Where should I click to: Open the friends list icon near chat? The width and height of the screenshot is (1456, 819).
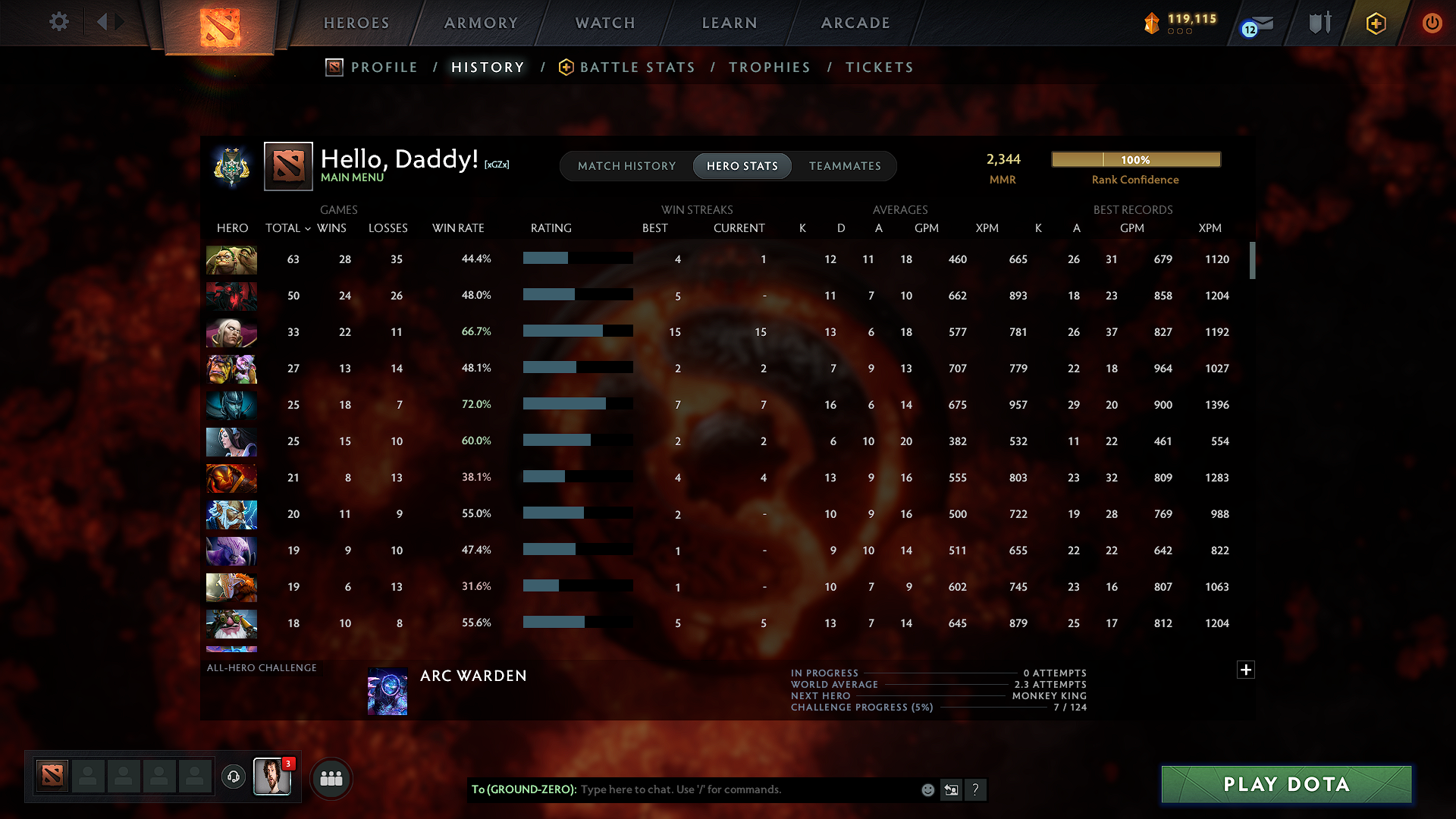[331, 778]
